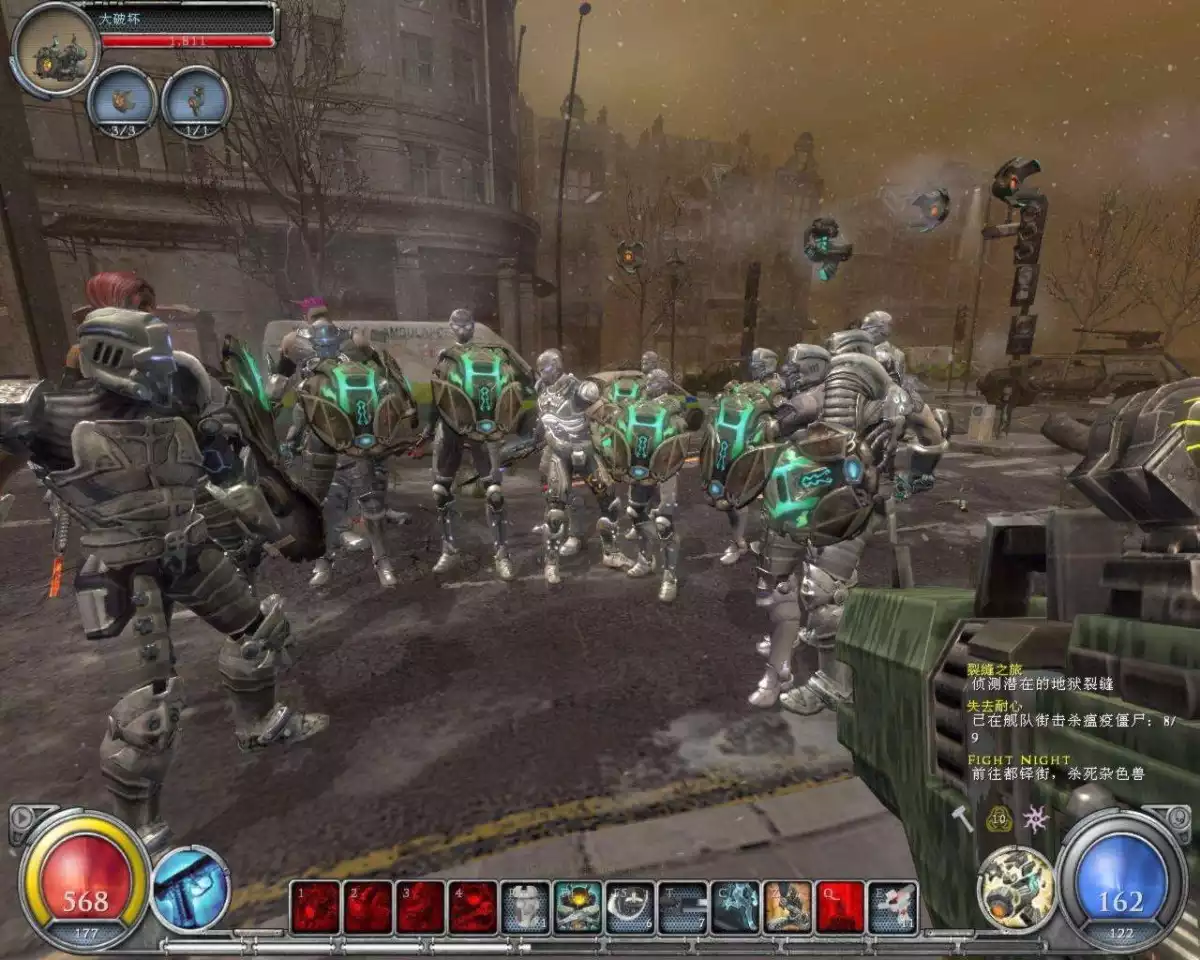The height and width of the screenshot is (960, 1200).
Task: Activate hotbar slot 1 red skill
Action: (315, 907)
